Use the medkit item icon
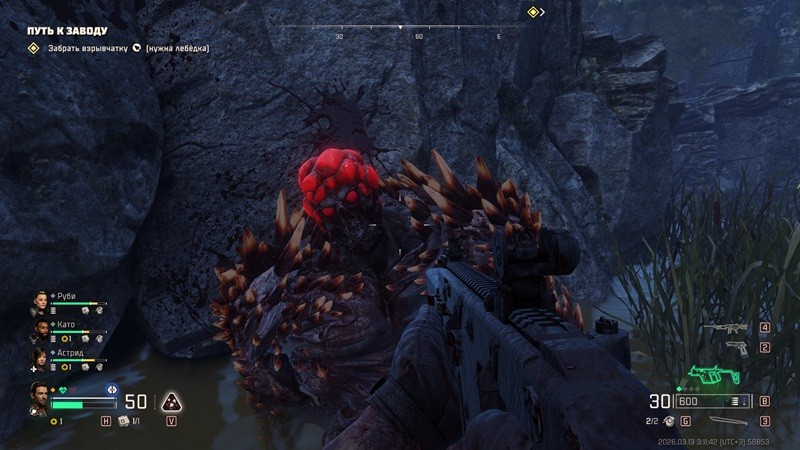This screenshot has height=450, width=800. tap(124, 421)
